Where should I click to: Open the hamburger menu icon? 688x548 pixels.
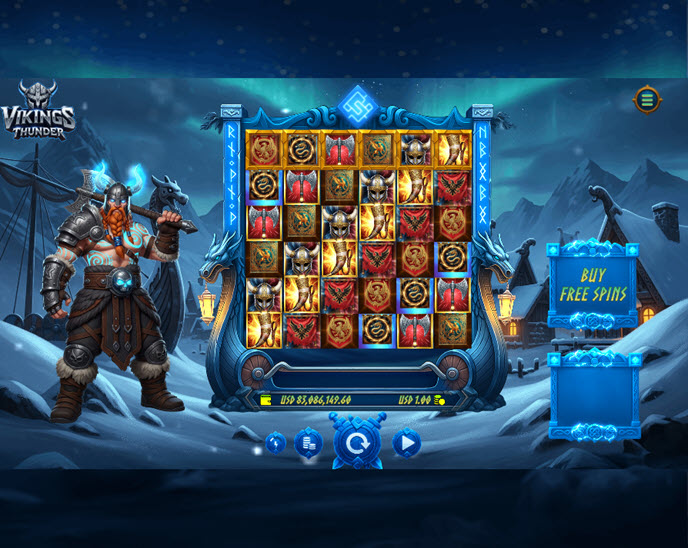pyautogui.click(x=647, y=99)
